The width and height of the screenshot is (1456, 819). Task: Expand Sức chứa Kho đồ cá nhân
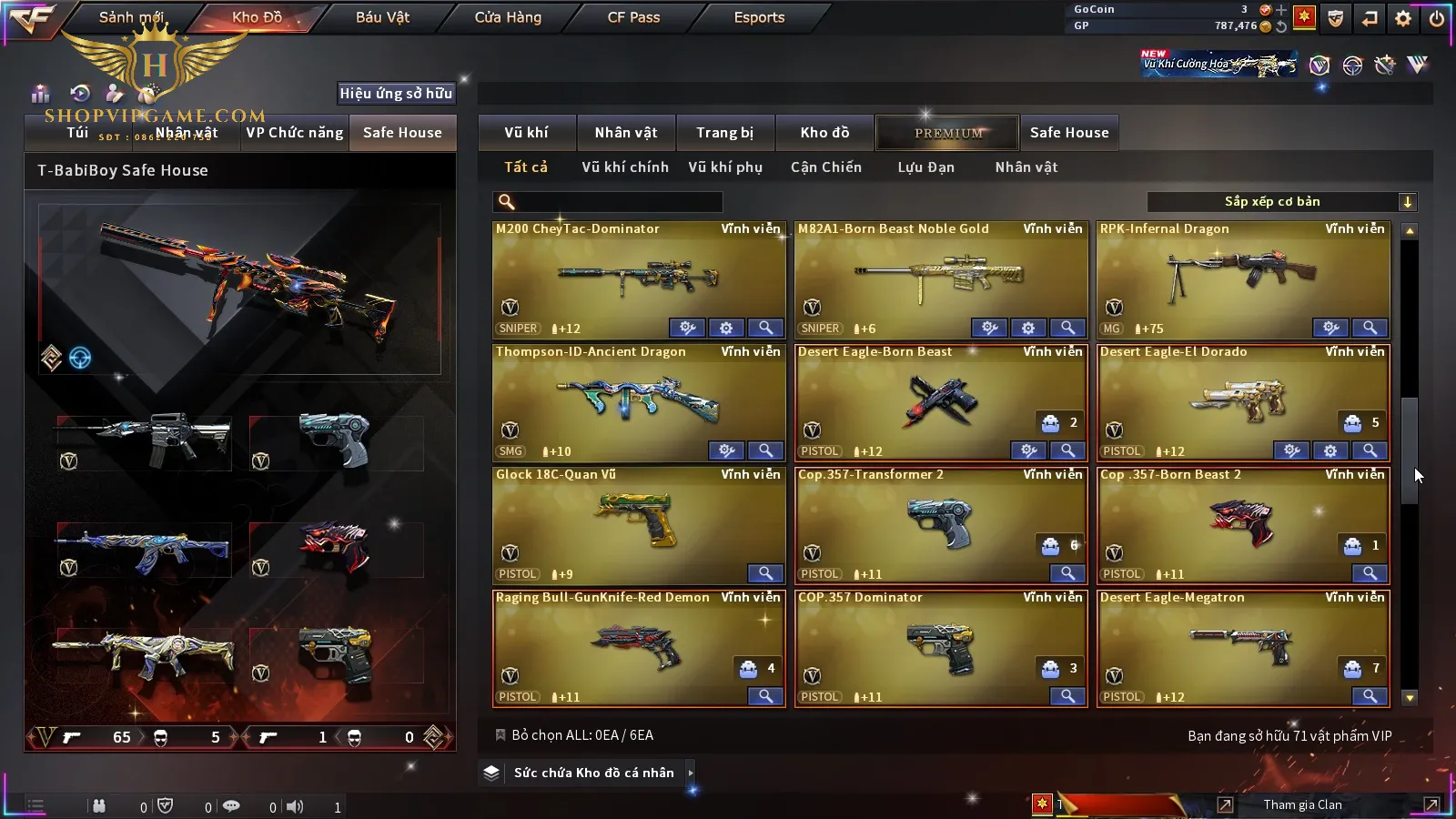pos(594,773)
